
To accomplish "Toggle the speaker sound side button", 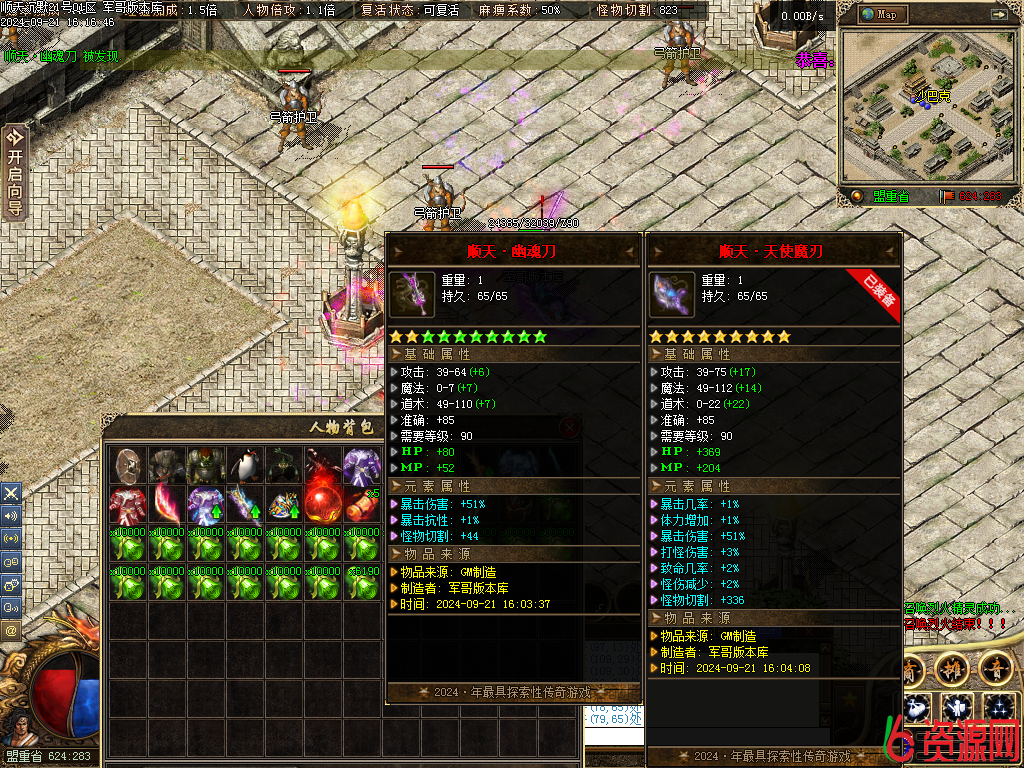I will pos(11,516).
